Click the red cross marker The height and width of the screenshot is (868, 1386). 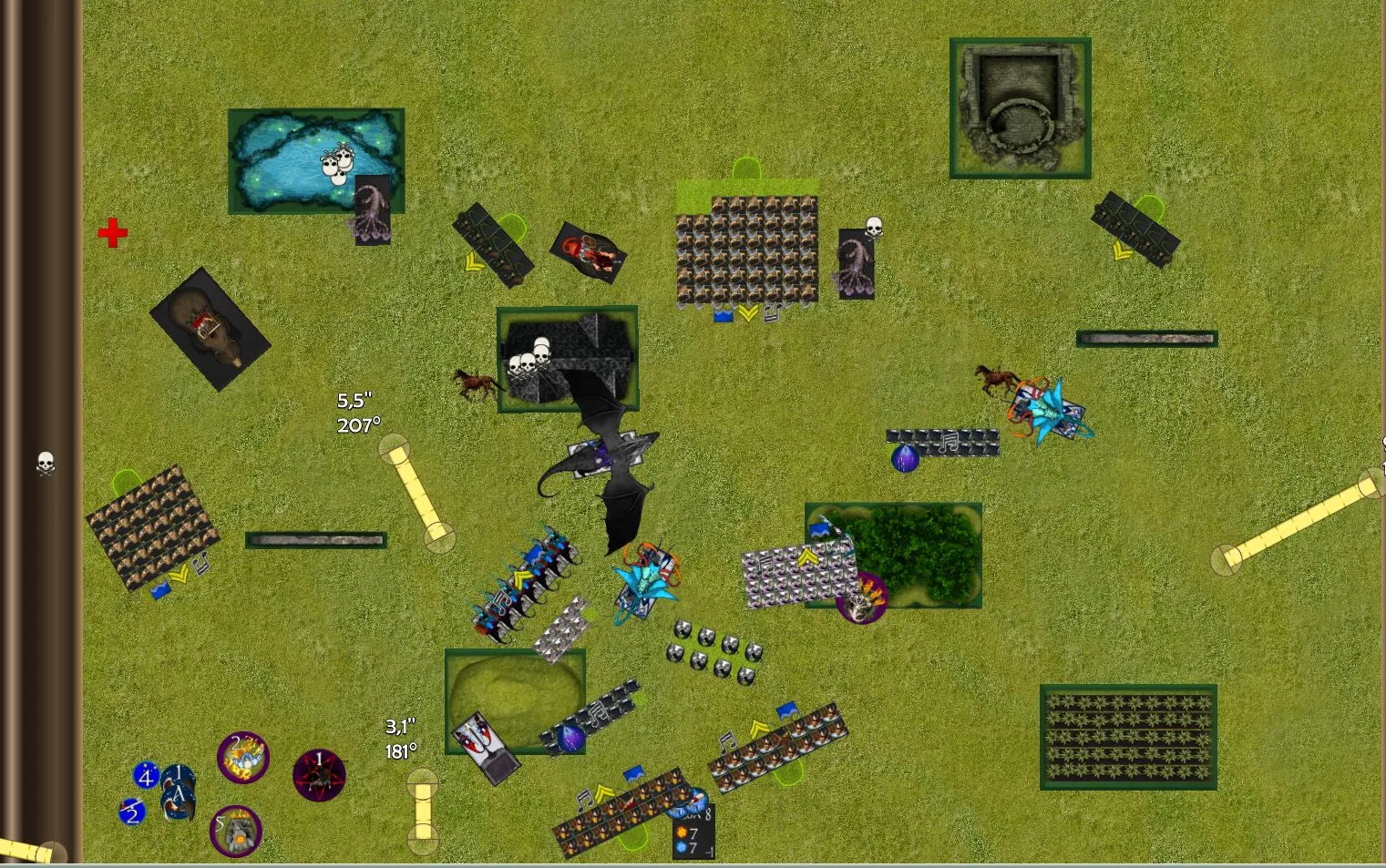coord(113,233)
